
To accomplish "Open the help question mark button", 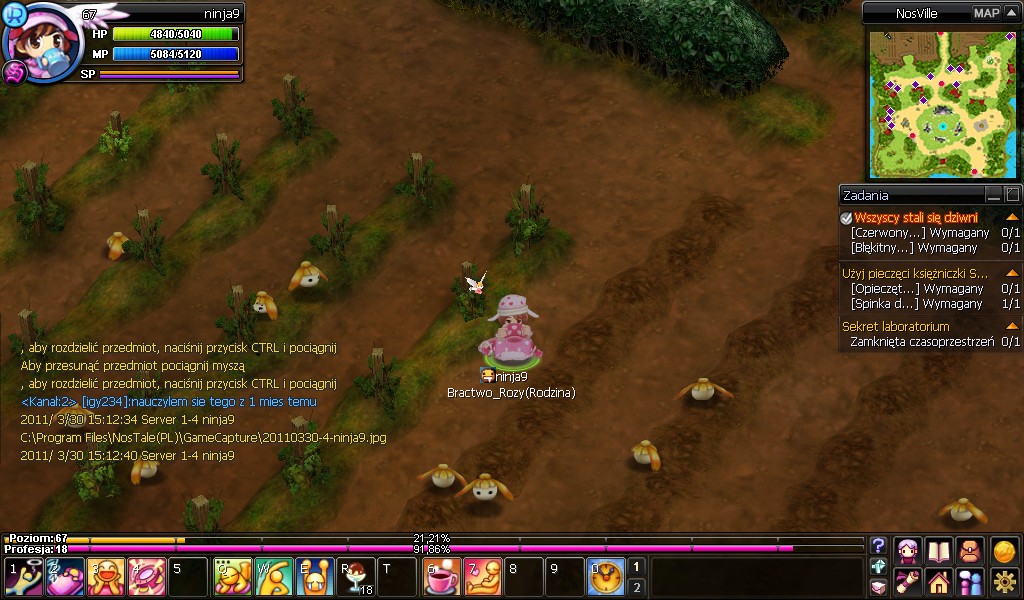I will [878, 545].
